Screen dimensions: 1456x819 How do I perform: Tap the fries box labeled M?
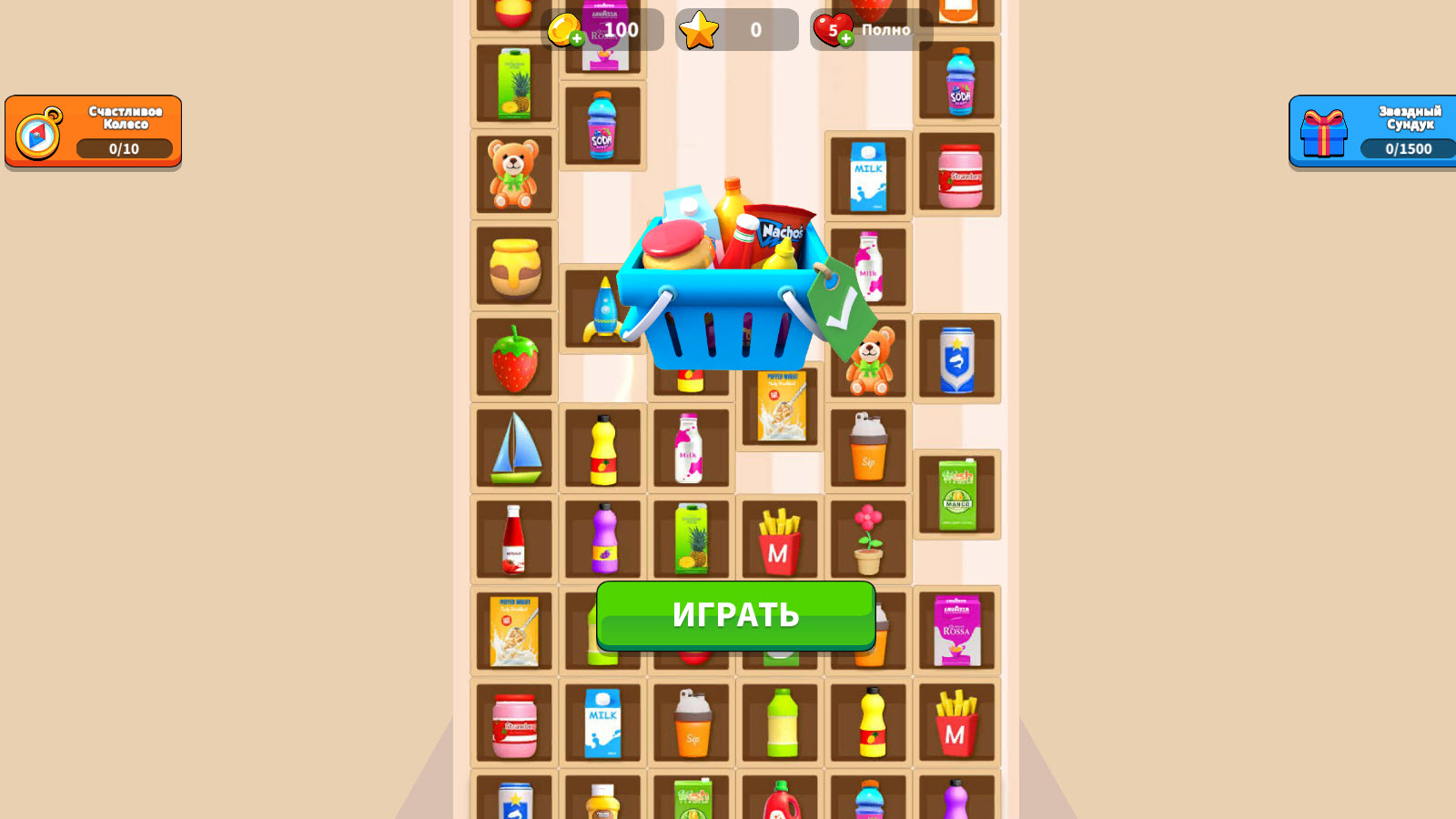(780, 540)
